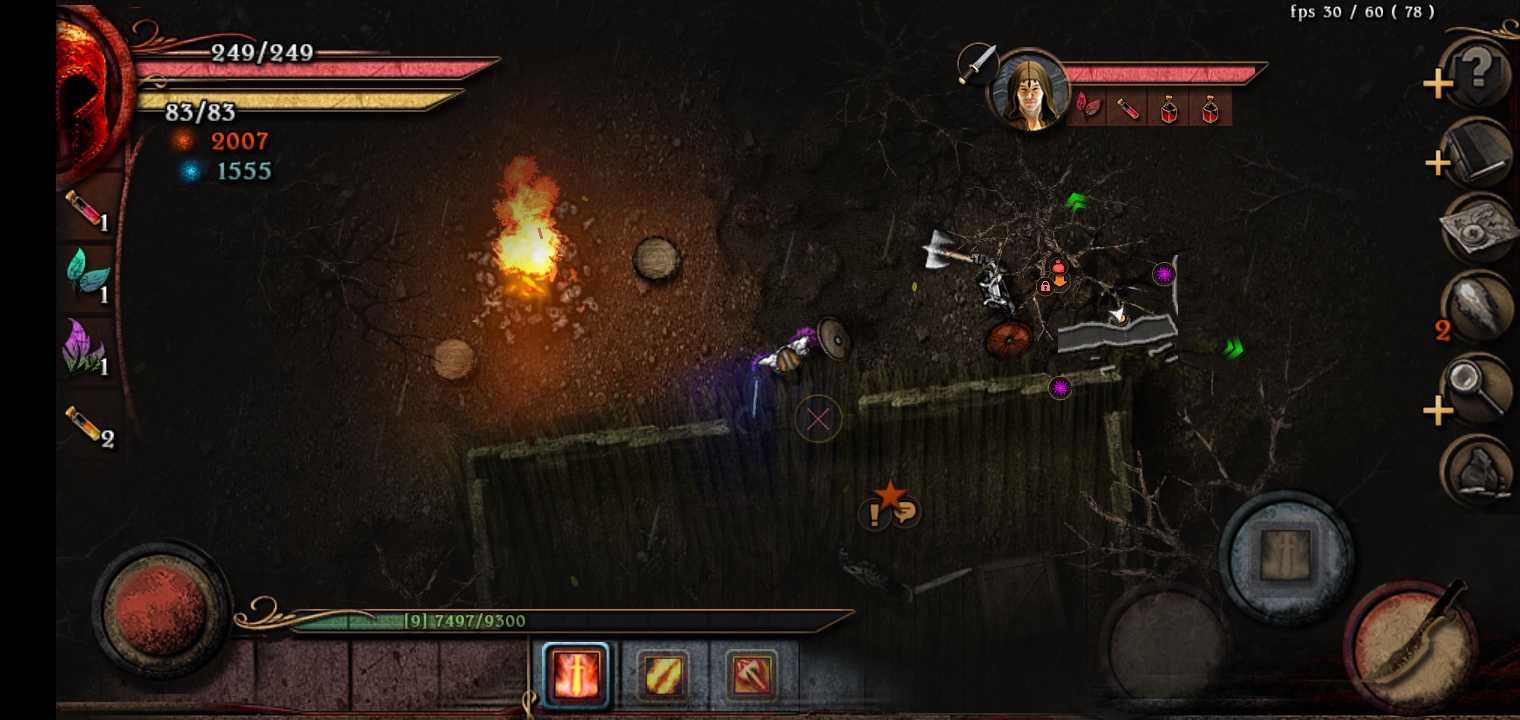The height and width of the screenshot is (720, 1520).
Task: Open the journal book icon
Action: point(1478,153)
